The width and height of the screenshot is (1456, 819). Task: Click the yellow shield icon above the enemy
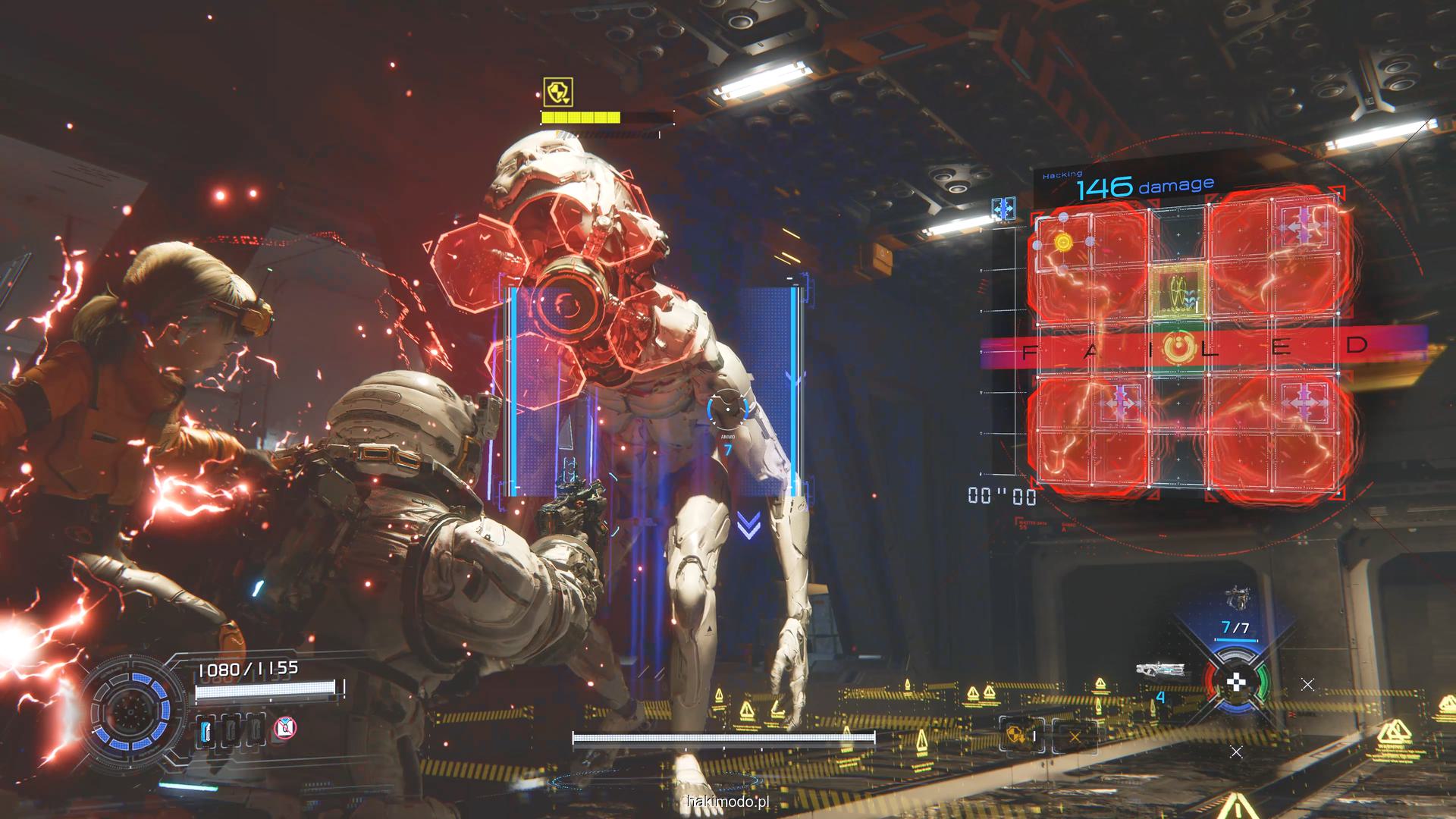[558, 92]
